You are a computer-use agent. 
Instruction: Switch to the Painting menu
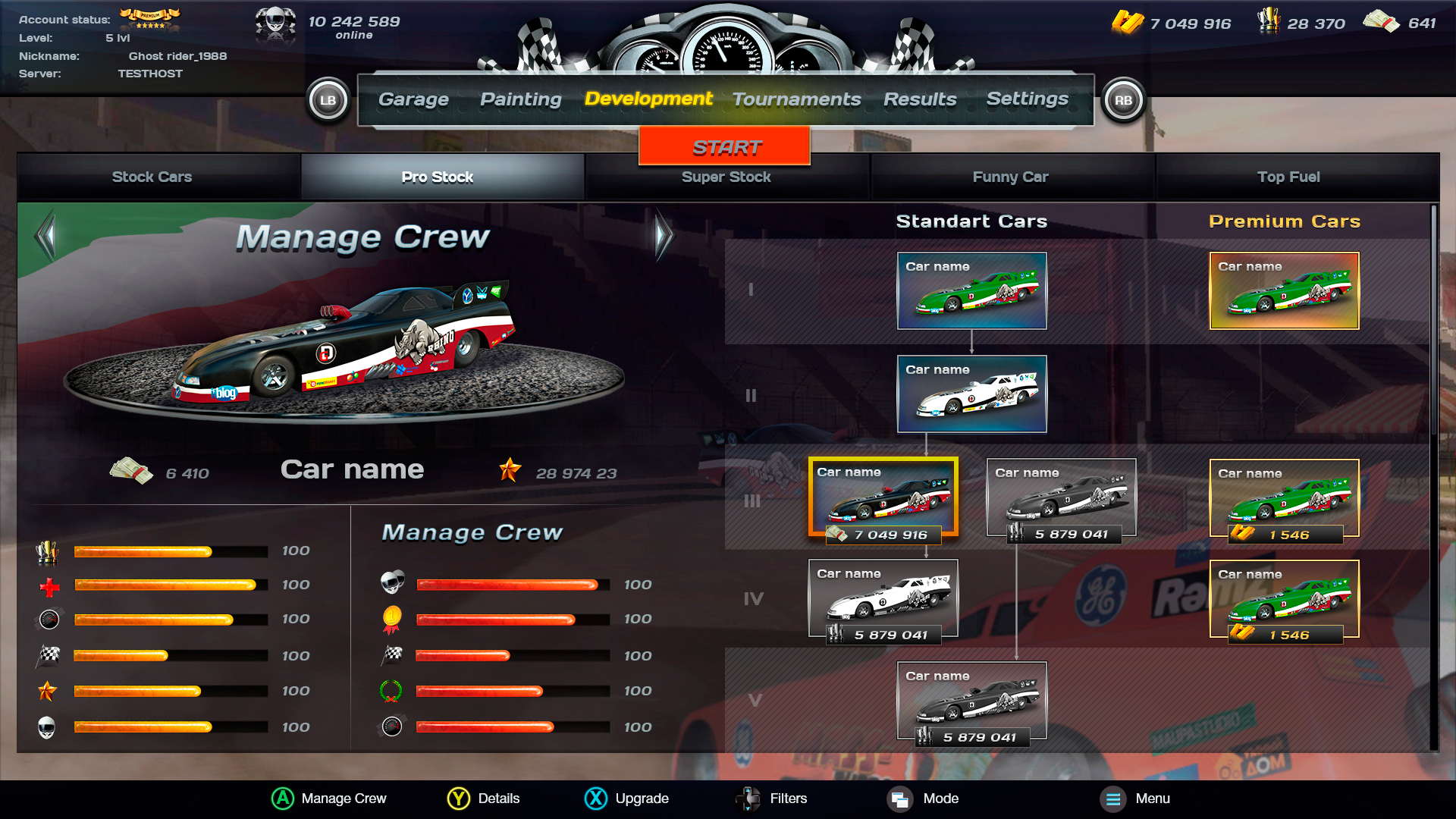tap(521, 99)
